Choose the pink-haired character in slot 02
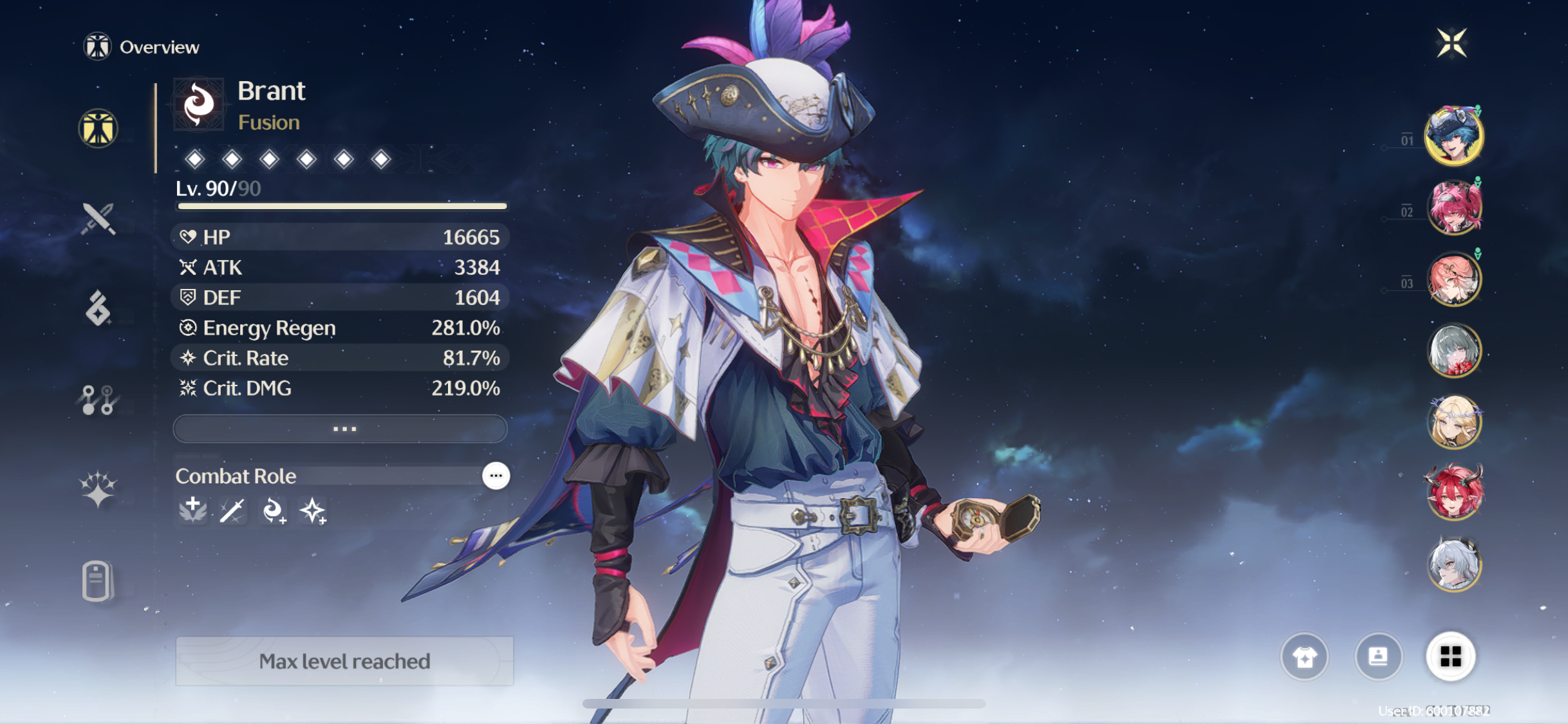This screenshot has height=724, width=1568. [1454, 207]
